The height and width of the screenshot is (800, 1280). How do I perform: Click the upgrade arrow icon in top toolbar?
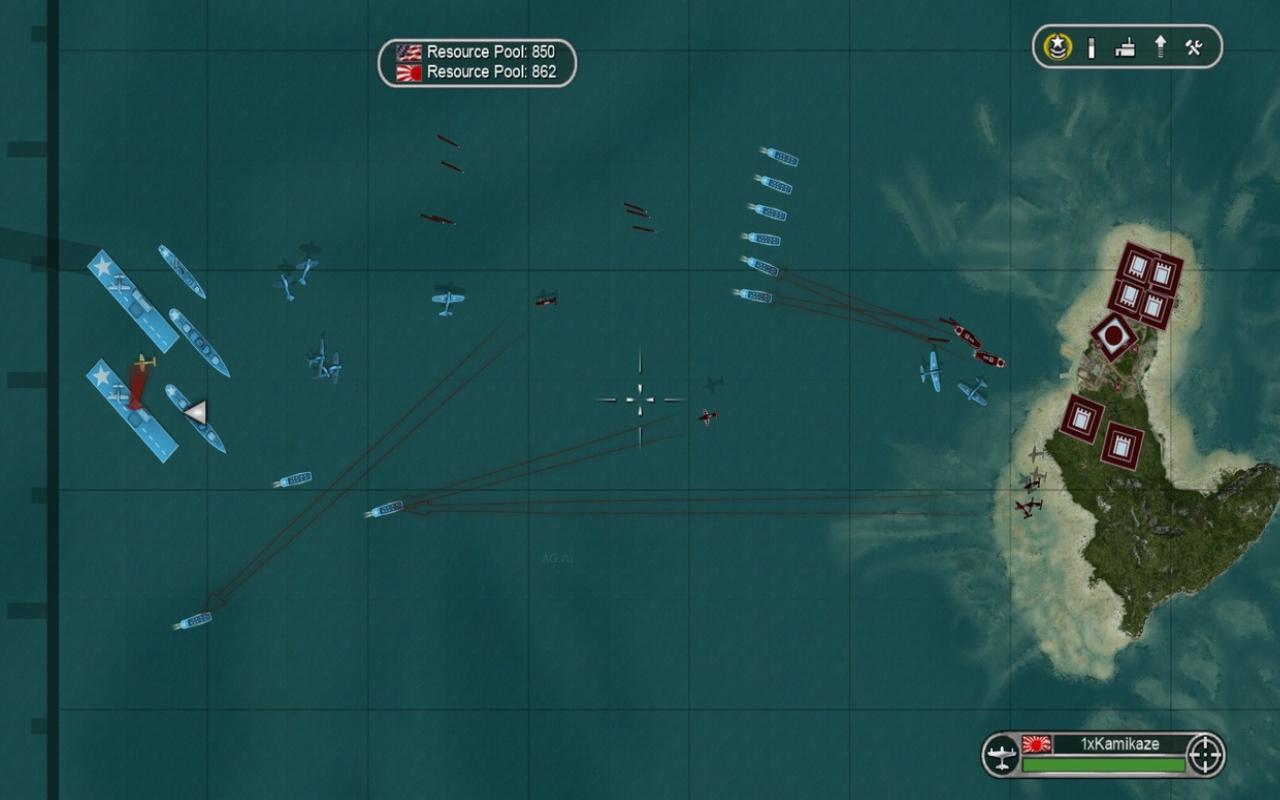coord(1158,47)
